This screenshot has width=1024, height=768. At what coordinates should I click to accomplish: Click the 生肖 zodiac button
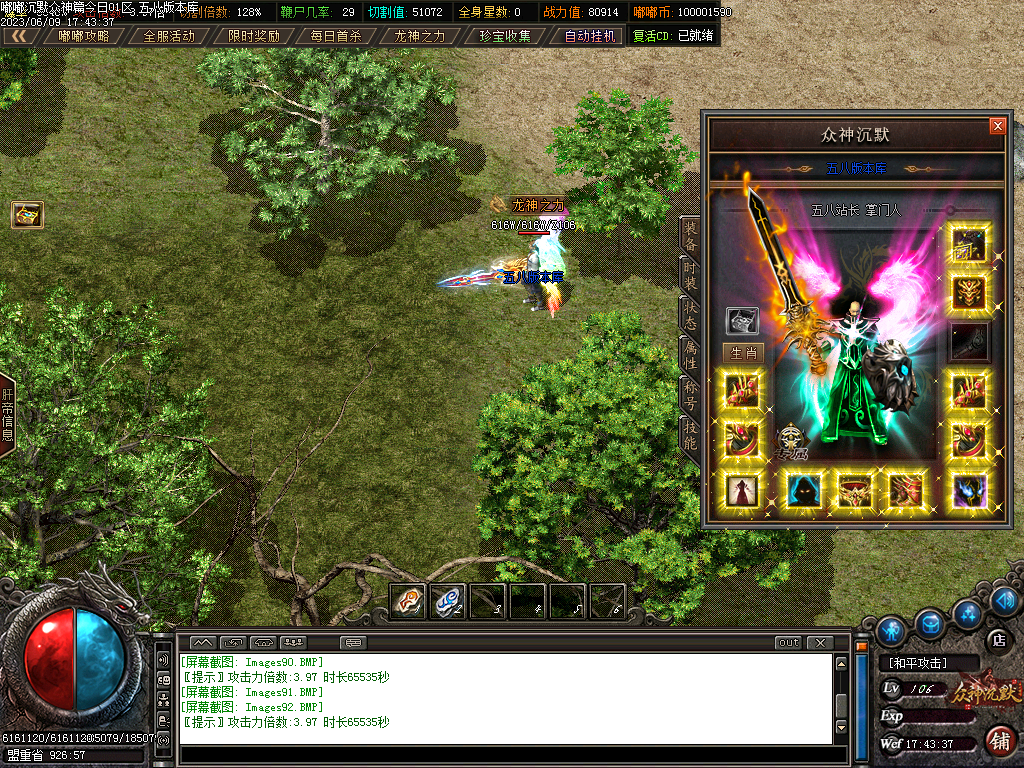743,353
